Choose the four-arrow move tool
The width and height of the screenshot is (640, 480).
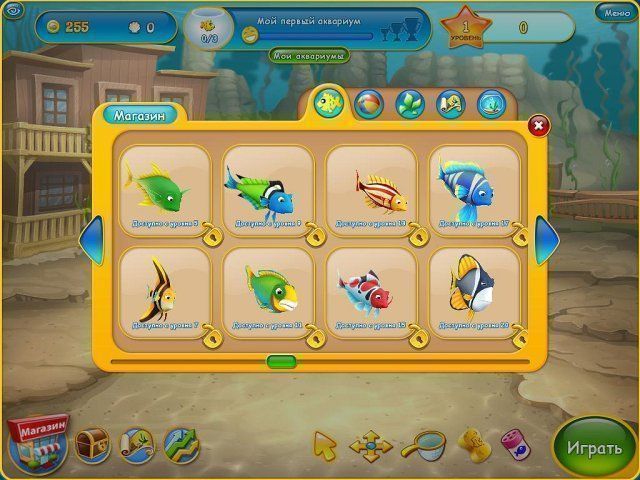tap(370, 444)
